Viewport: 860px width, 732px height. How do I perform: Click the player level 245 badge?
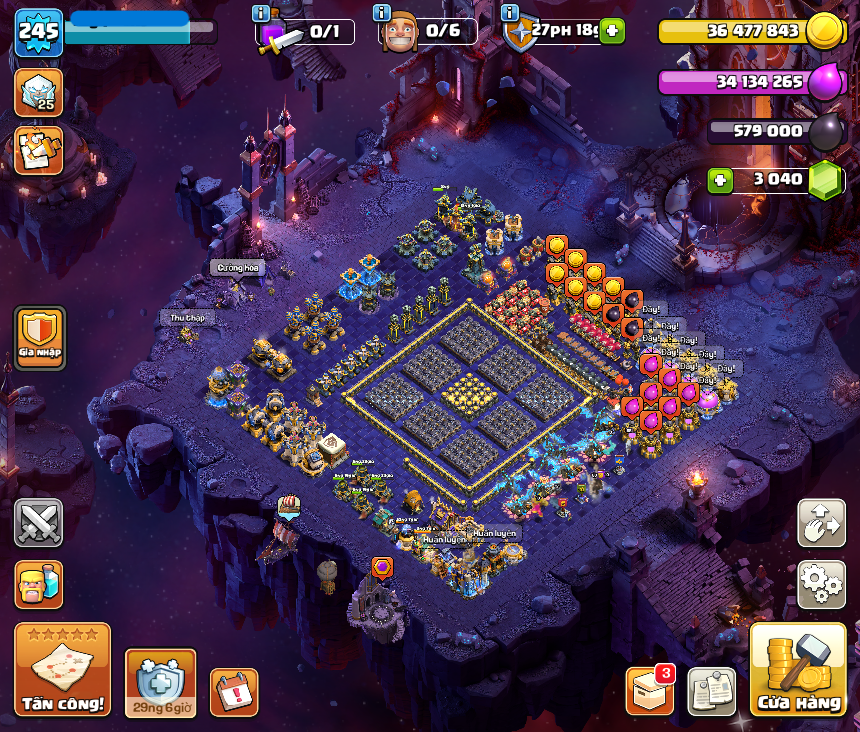point(39,32)
